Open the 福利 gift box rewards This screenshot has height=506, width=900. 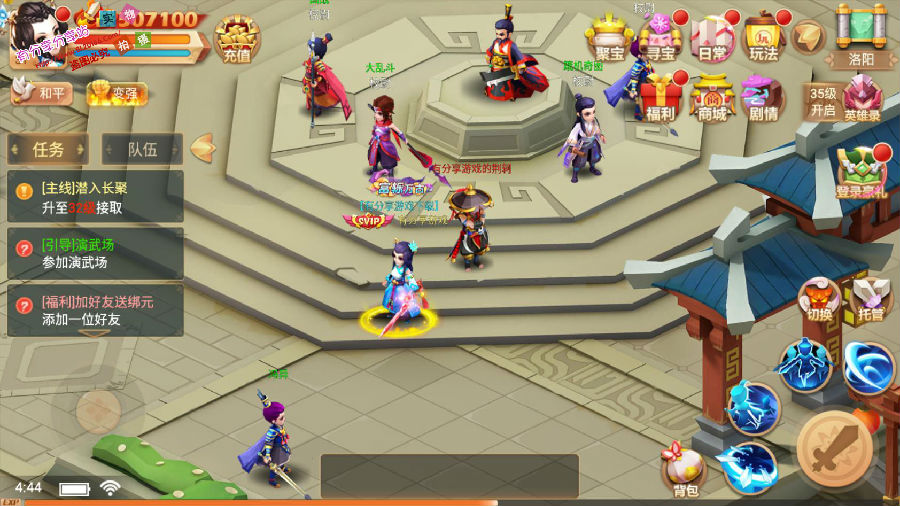point(661,98)
